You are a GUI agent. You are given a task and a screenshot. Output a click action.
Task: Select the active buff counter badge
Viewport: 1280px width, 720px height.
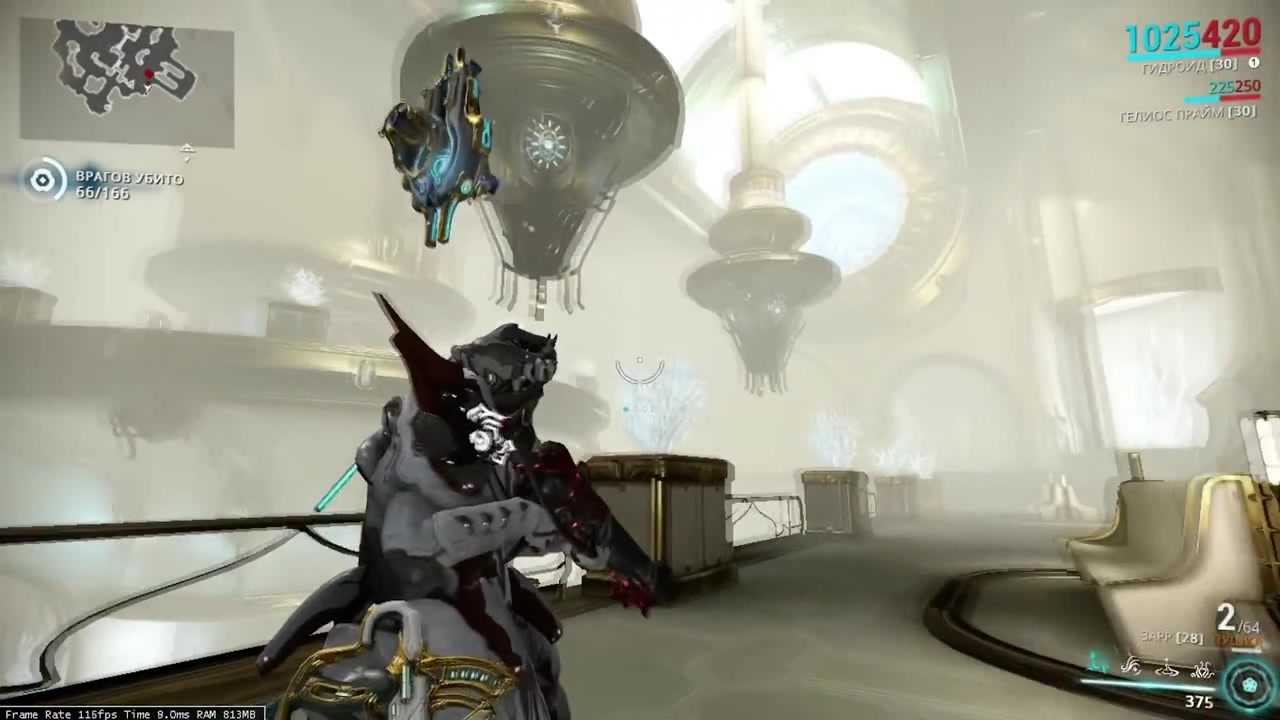click(1253, 62)
